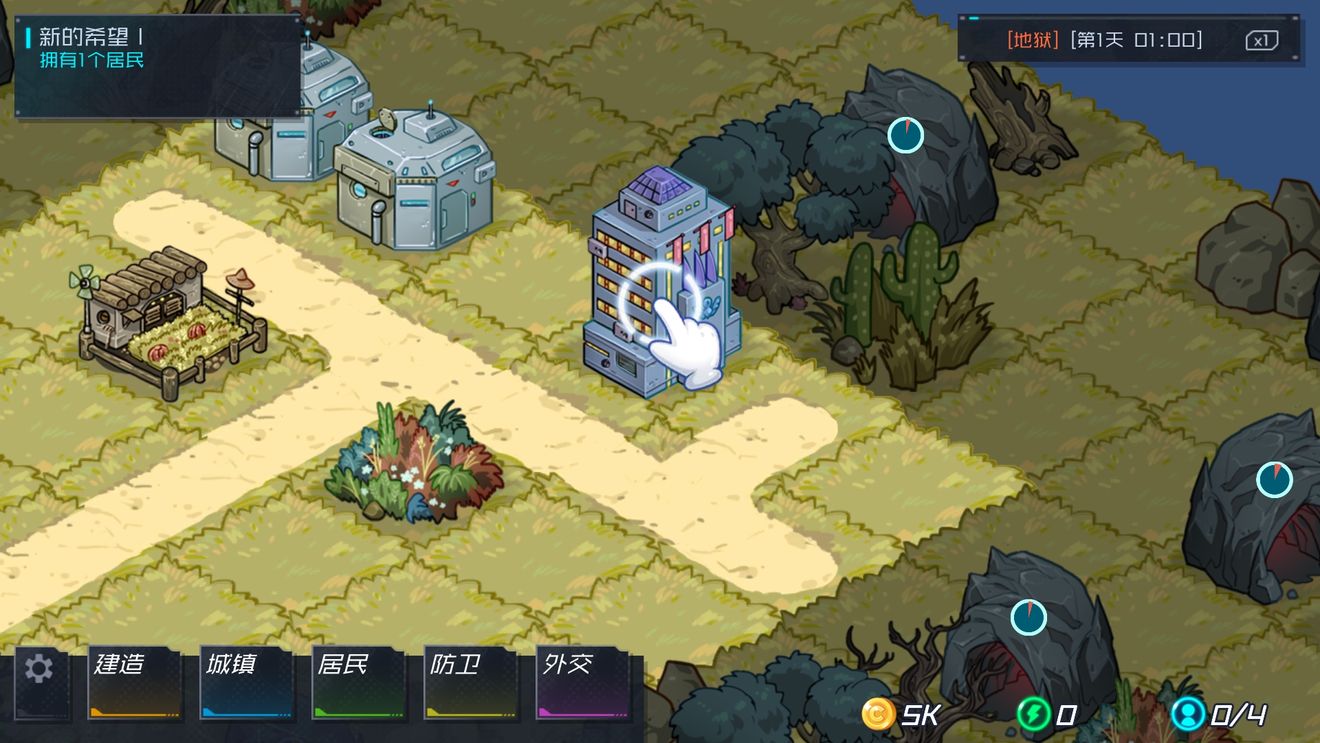Select the 城镇 town menu
This screenshot has height=743, width=1320.
(247, 683)
